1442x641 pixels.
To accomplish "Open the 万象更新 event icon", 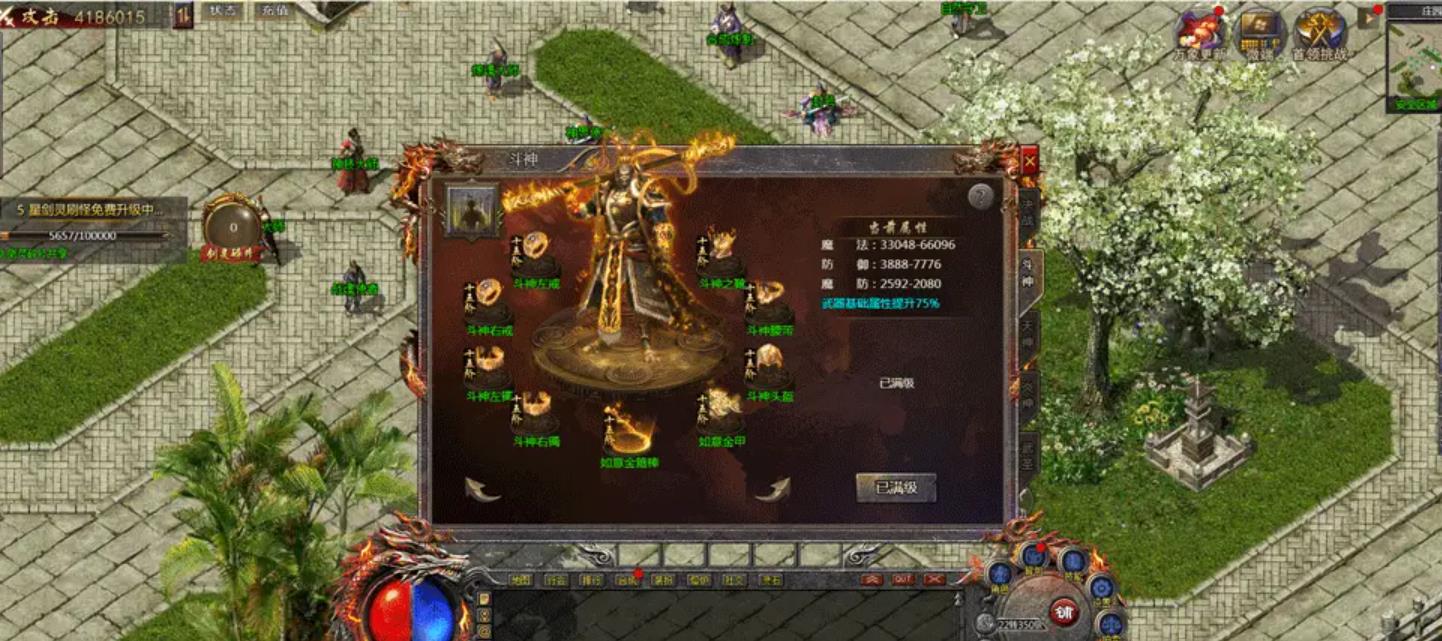I will click(1199, 32).
